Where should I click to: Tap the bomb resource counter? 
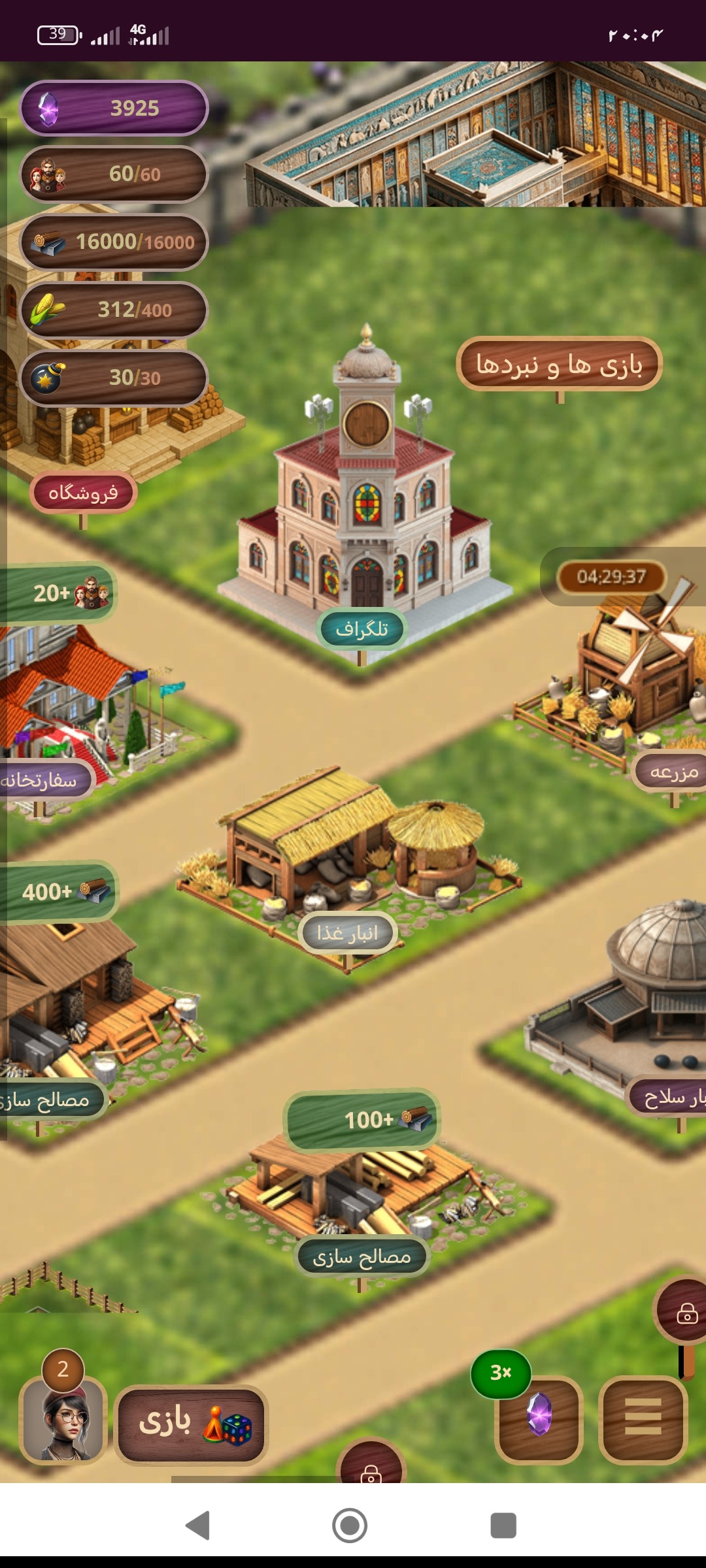114,378
